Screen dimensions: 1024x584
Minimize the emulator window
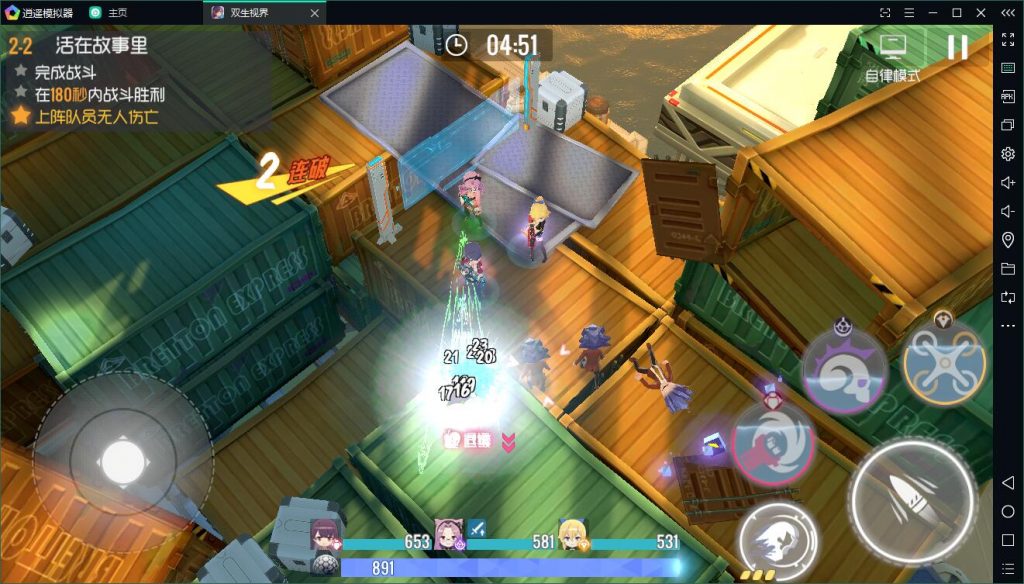pyautogui.click(x=933, y=12)
